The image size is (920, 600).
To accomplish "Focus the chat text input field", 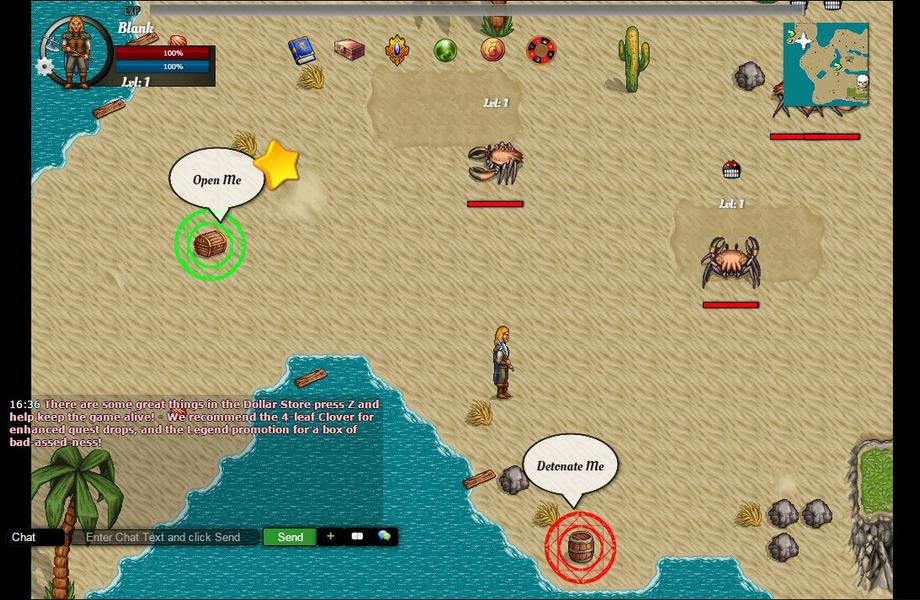I will click(x=163, y=537).
